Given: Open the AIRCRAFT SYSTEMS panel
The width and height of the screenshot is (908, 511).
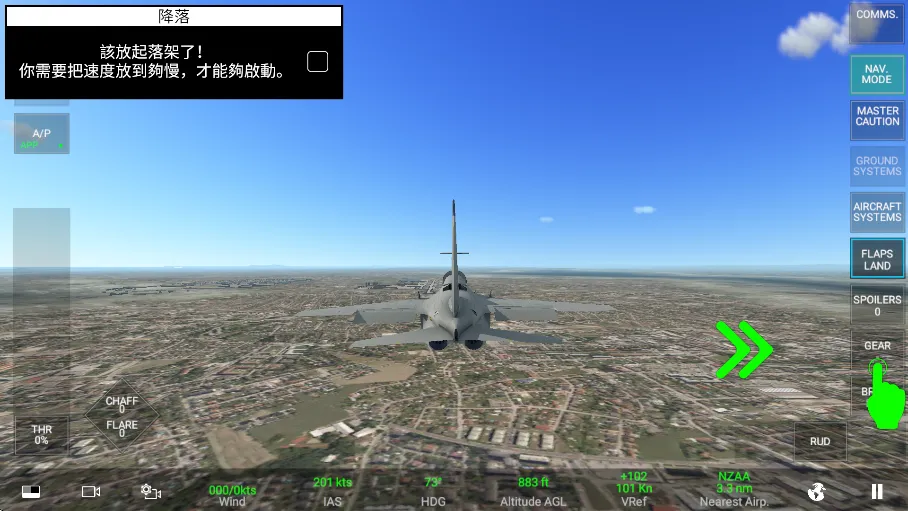Looking at the screenshot, I should coord(877,213).
